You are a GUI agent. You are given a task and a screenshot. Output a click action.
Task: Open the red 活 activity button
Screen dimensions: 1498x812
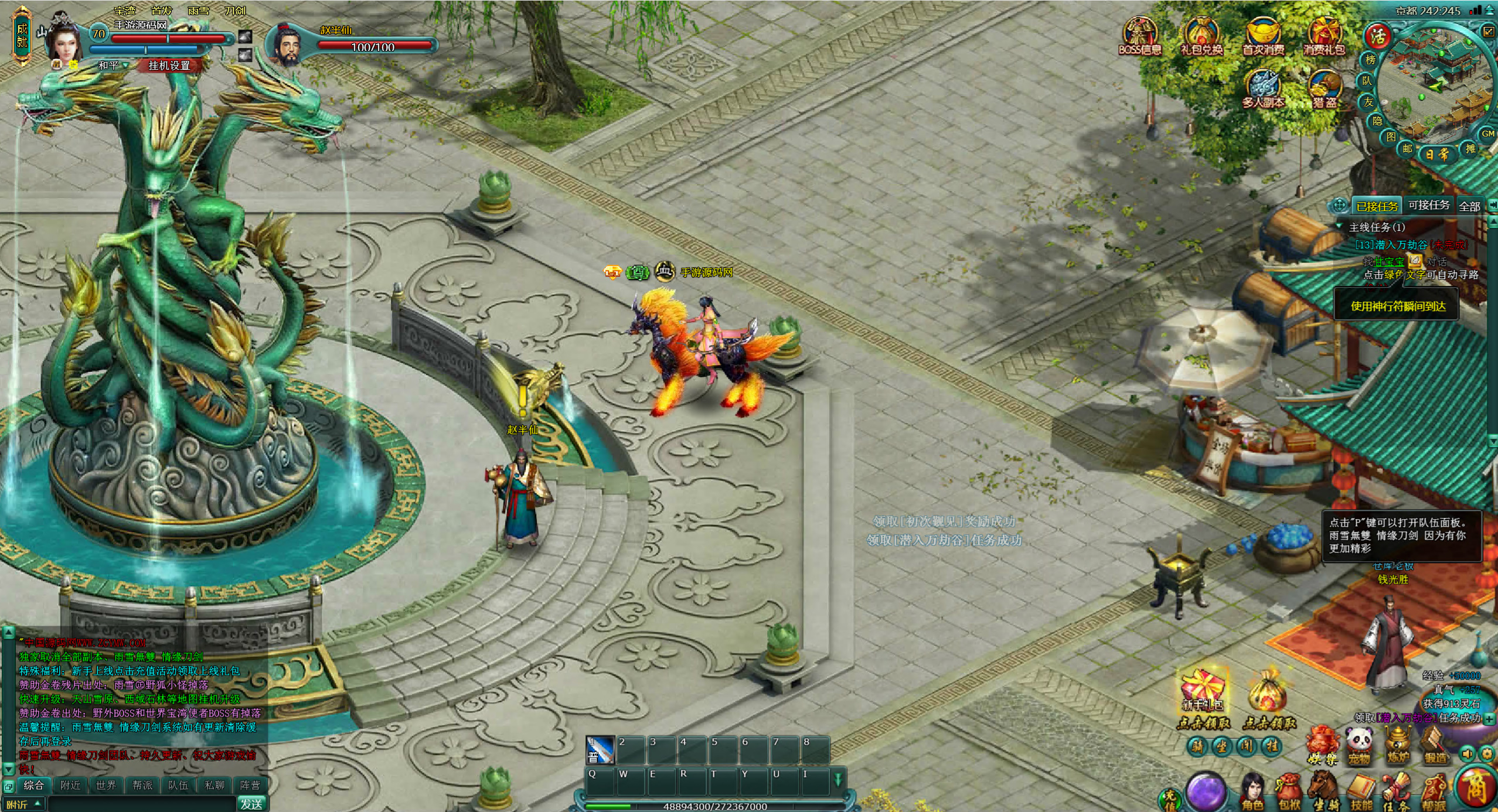(1377, 37)
